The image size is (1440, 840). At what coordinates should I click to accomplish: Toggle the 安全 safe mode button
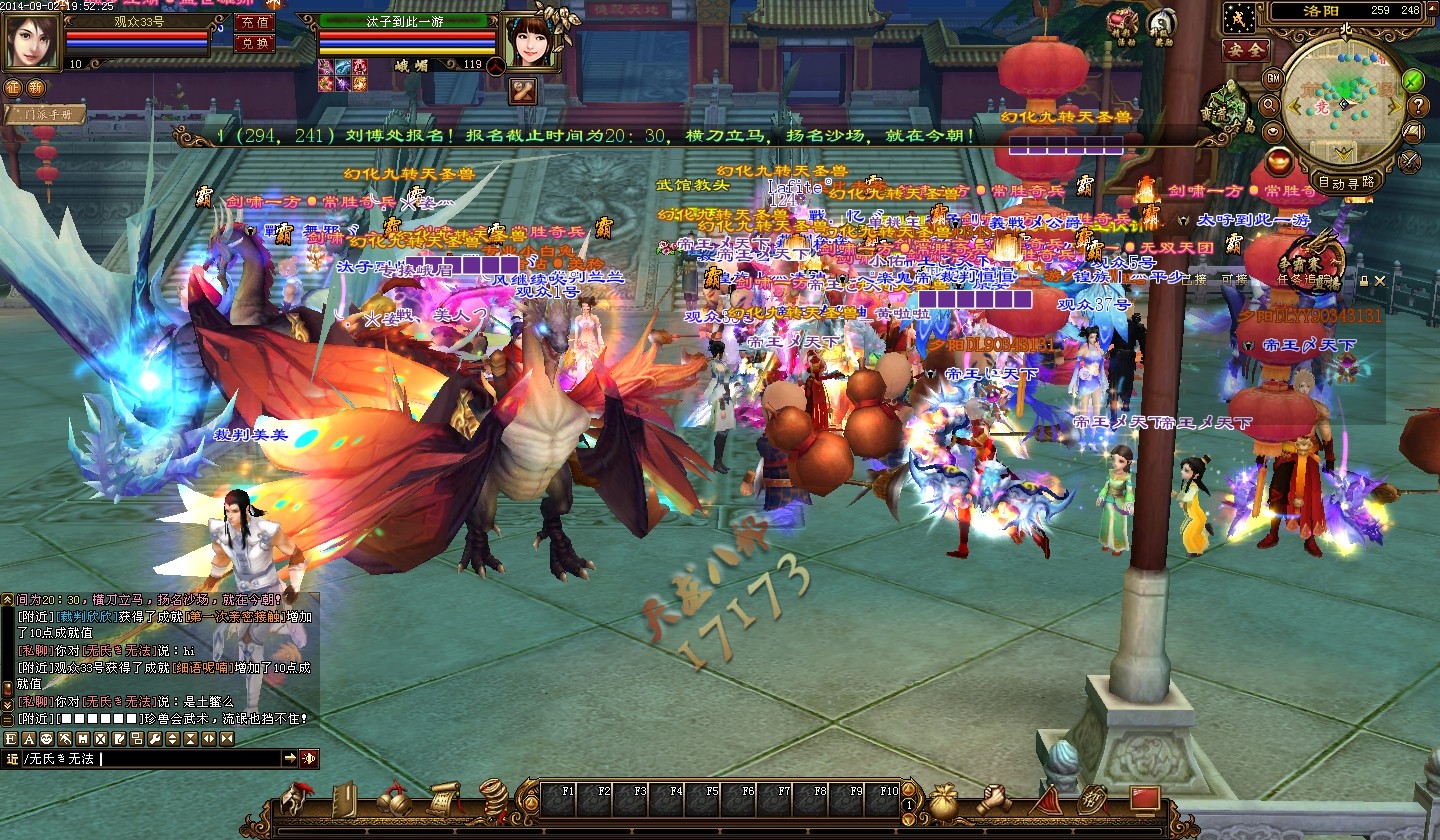point(1245,48)
